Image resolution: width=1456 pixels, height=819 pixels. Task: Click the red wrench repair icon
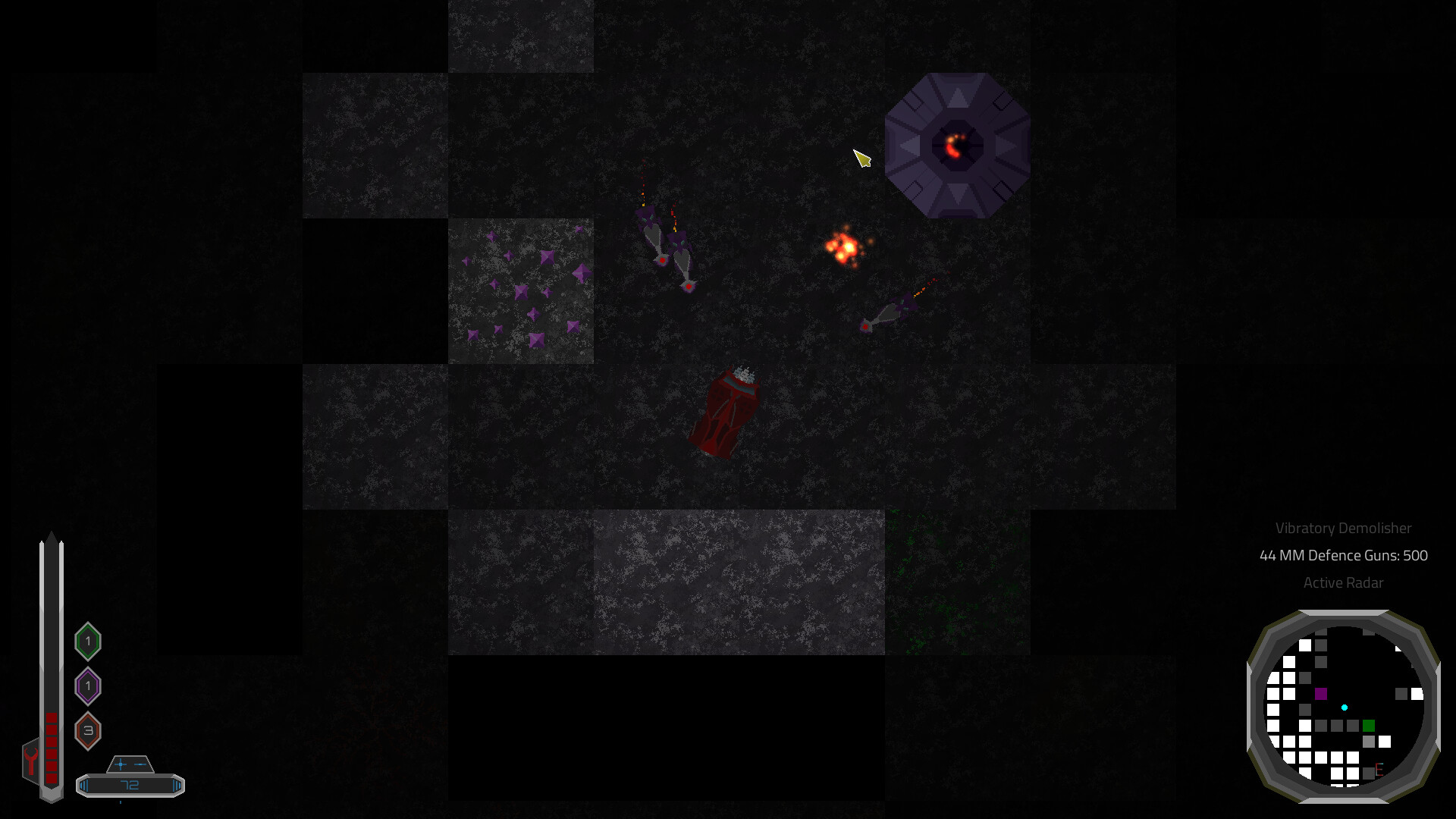(30, 760)
